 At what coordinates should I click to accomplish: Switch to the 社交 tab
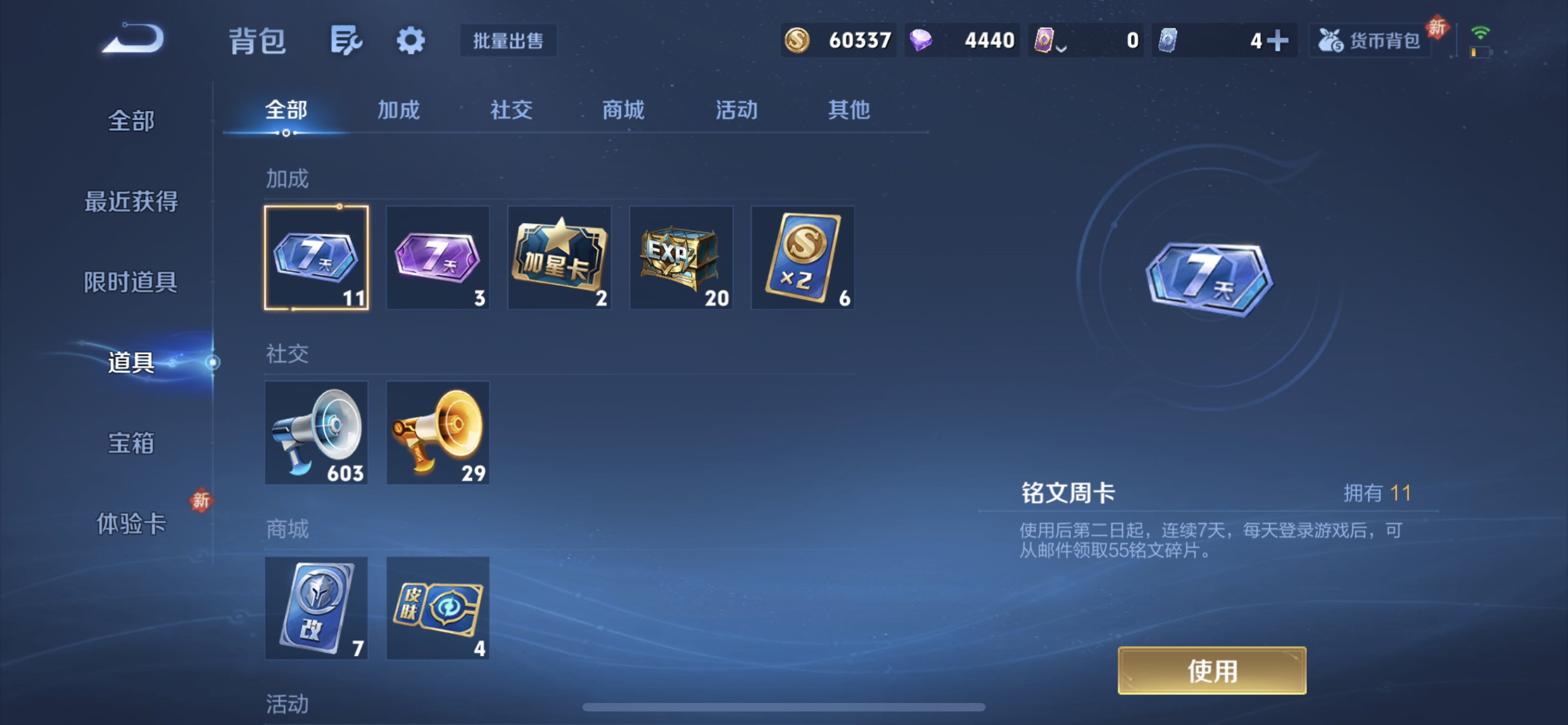coord(511,110)
